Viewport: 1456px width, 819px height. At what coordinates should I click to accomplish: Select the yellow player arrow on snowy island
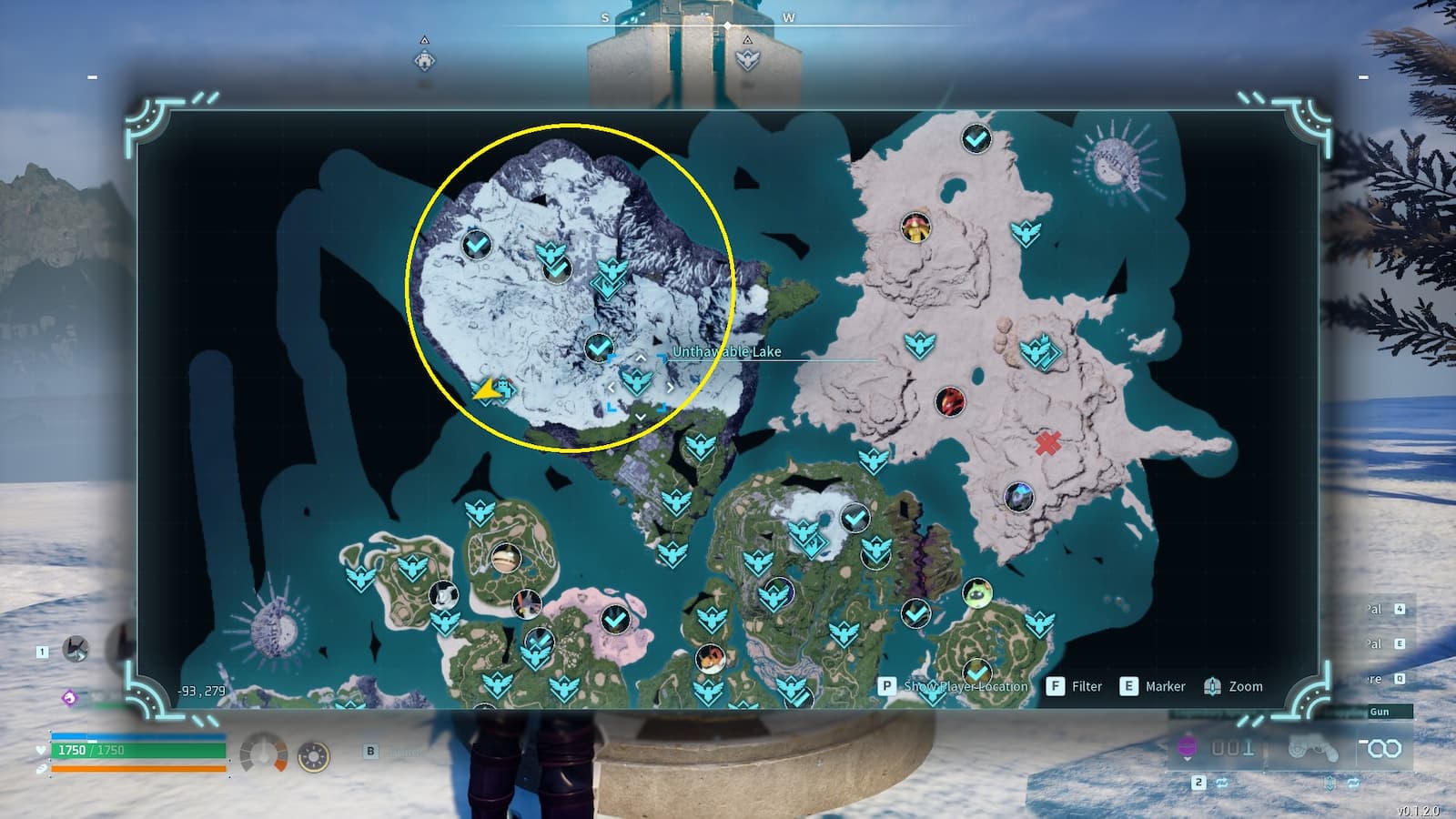tap(485, 391)
